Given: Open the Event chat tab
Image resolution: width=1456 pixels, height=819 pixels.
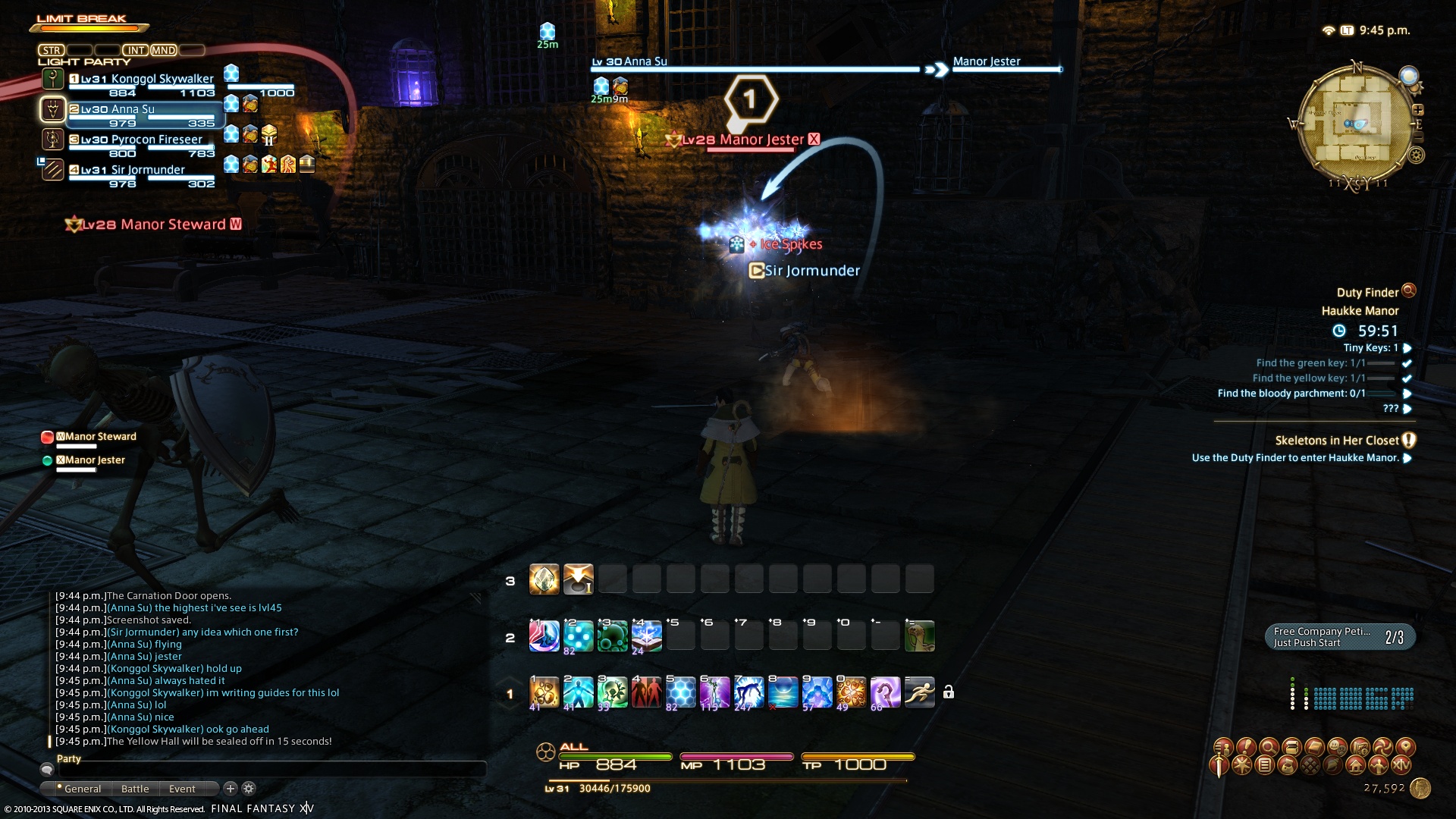Looking at the screenshot, I should [x=182, y=789].
